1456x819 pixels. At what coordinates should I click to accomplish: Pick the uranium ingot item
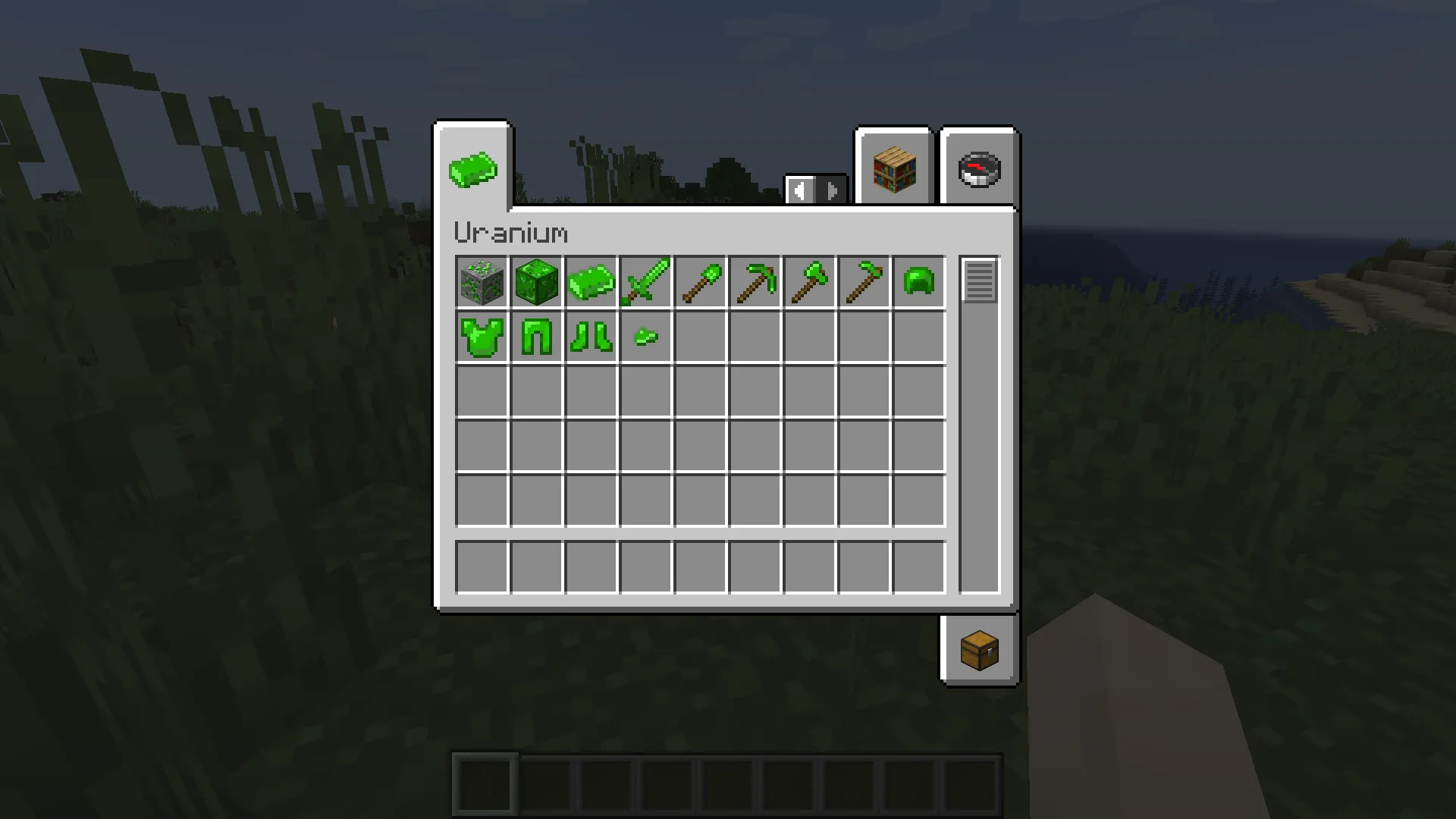tap(591, 282)
